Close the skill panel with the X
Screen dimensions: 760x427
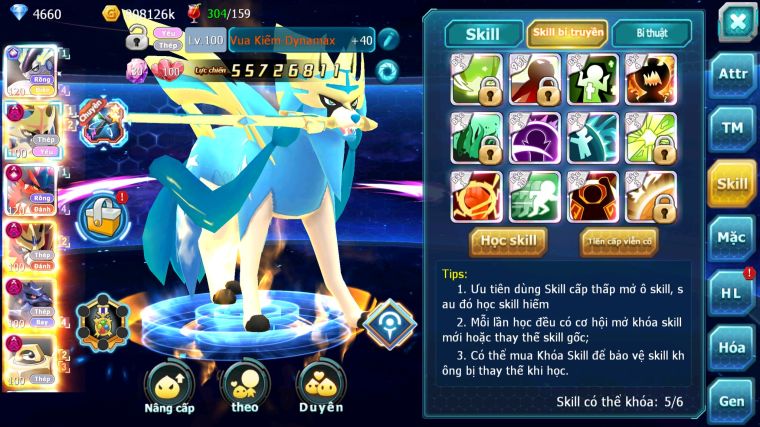pos(736,21)
